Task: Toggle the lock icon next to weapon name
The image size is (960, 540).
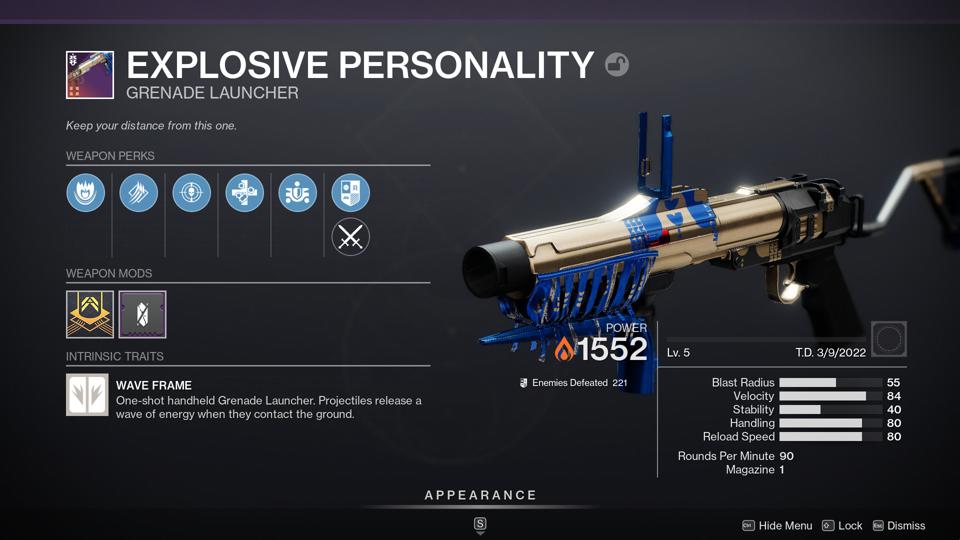Action: pyautogui.click(x=617, y=65)
